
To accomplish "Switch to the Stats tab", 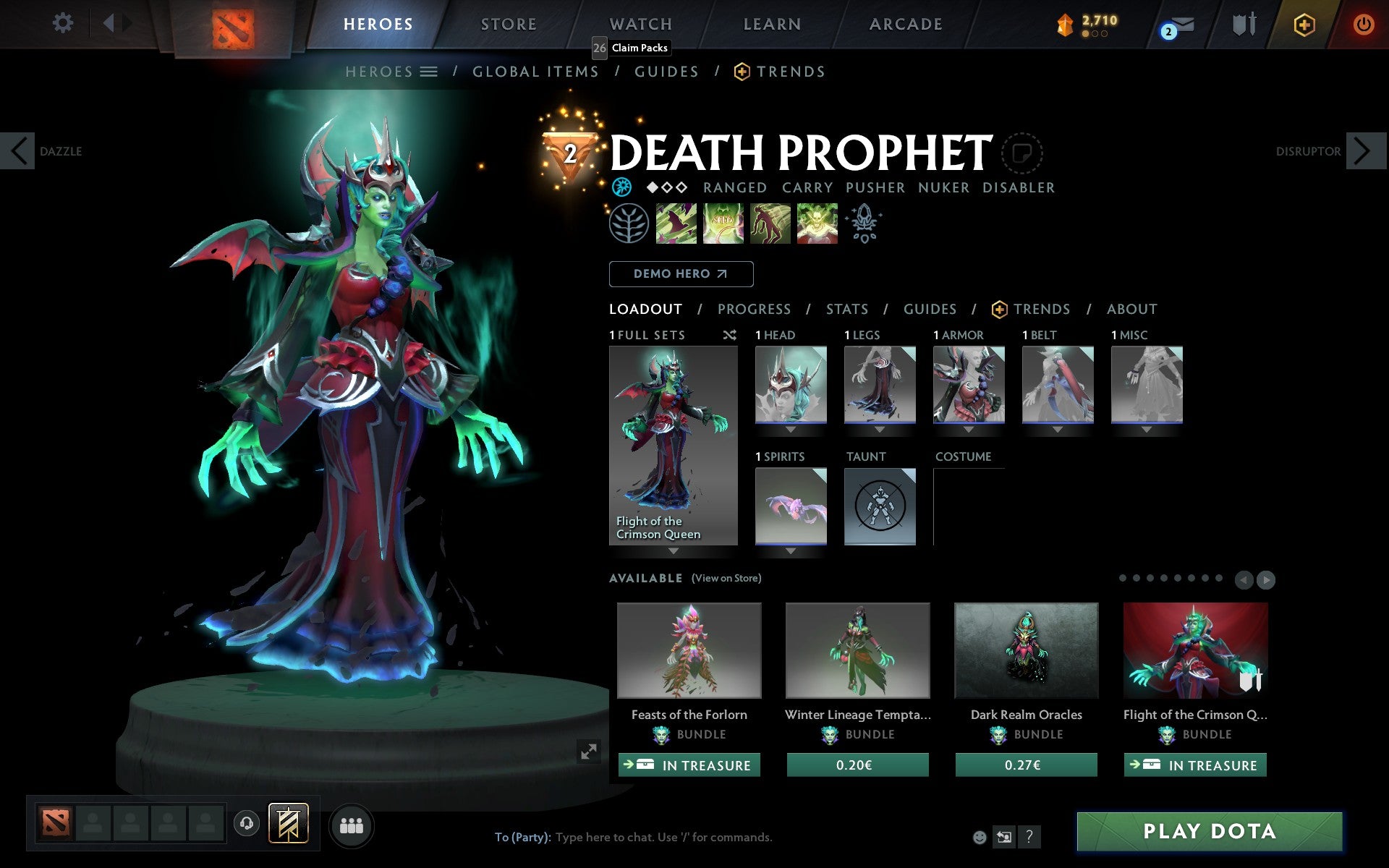I will coord(846,309).
